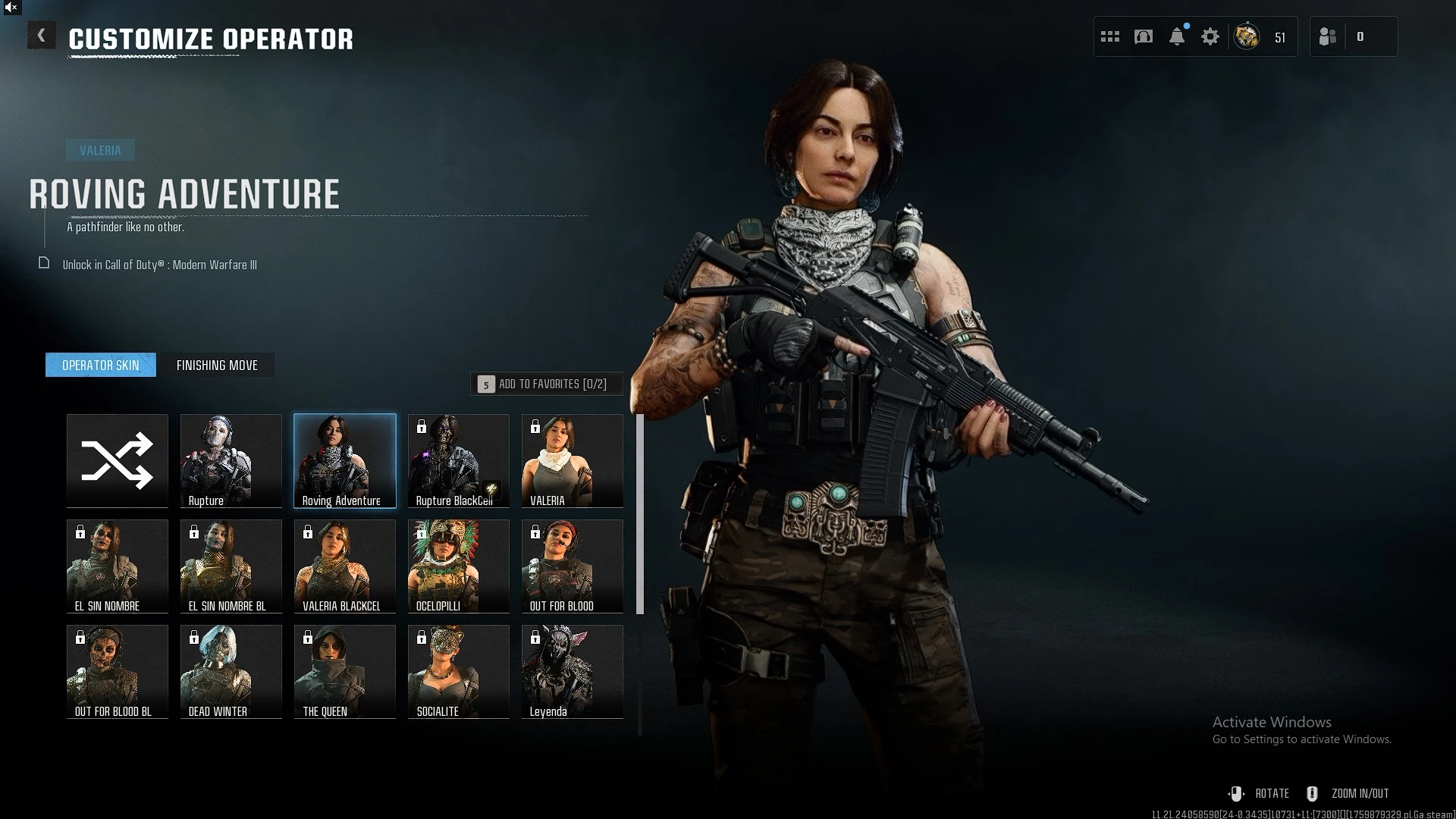Pick the Roving Adventure skin tile
This screenshot has height=819, width=1456.
345,460
